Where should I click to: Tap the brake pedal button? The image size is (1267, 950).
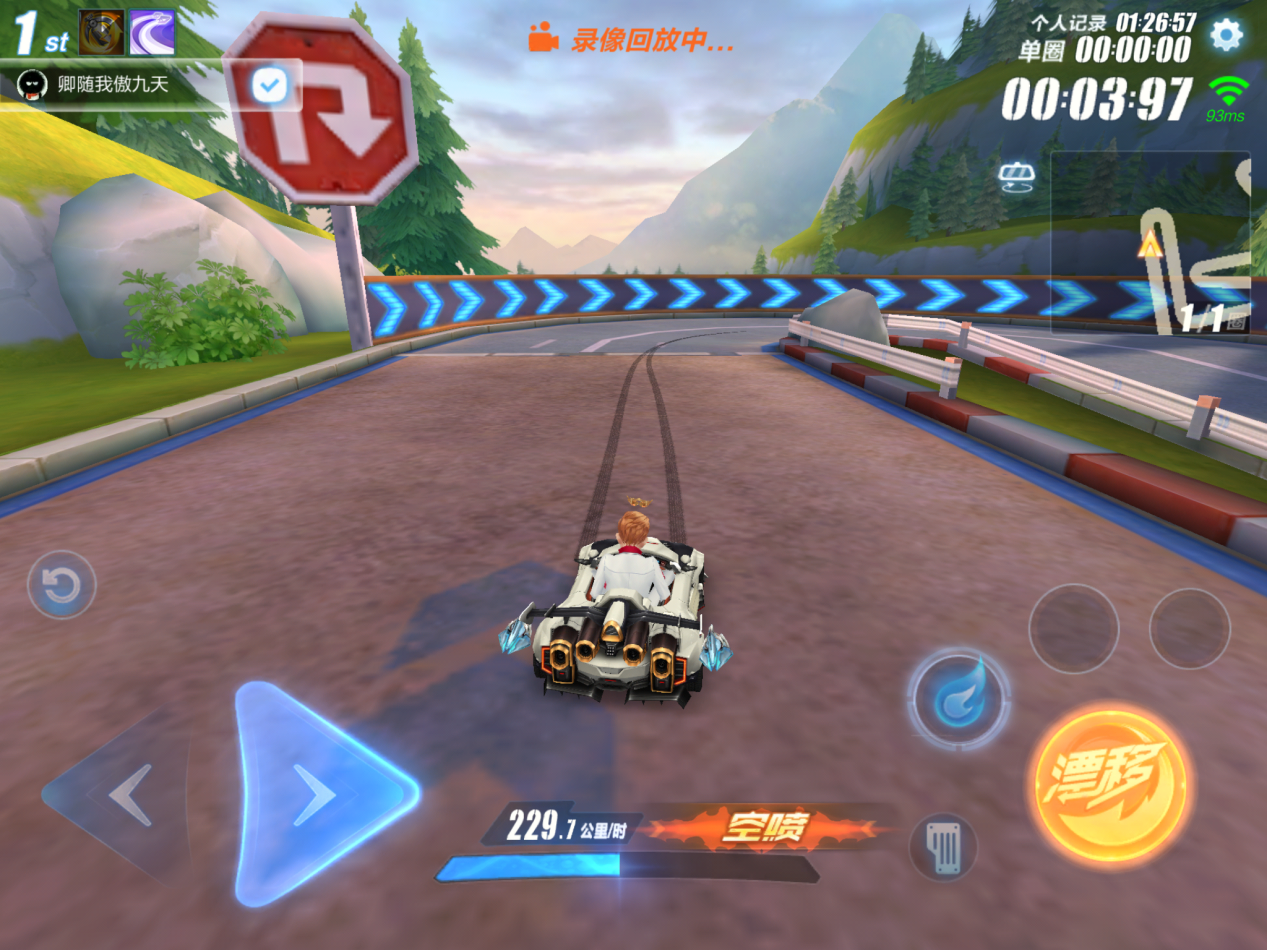pyautogui.click(x=942, y=848)
